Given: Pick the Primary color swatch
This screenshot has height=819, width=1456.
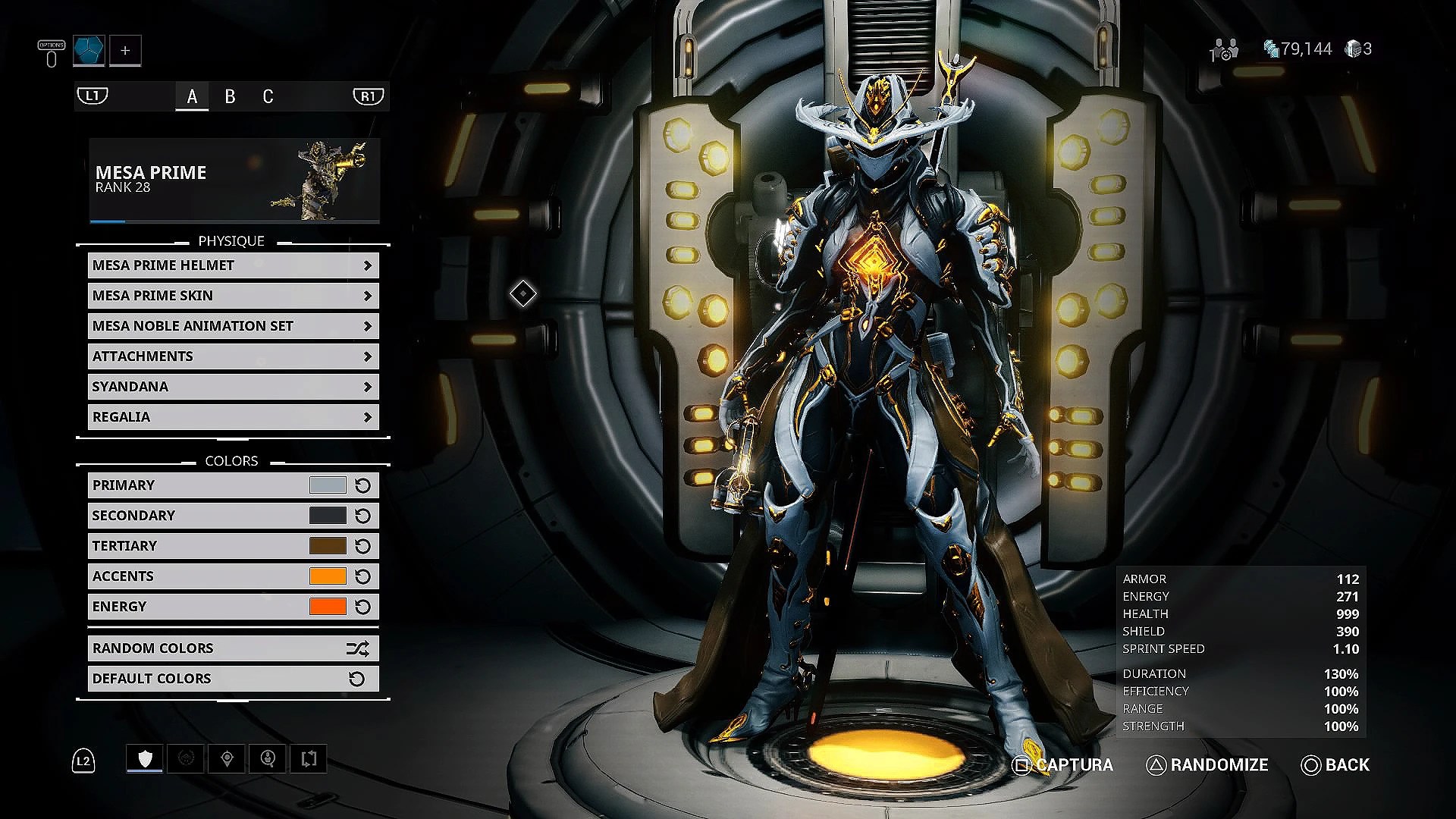Looking at the screenshot, I should tap(328, 485).
